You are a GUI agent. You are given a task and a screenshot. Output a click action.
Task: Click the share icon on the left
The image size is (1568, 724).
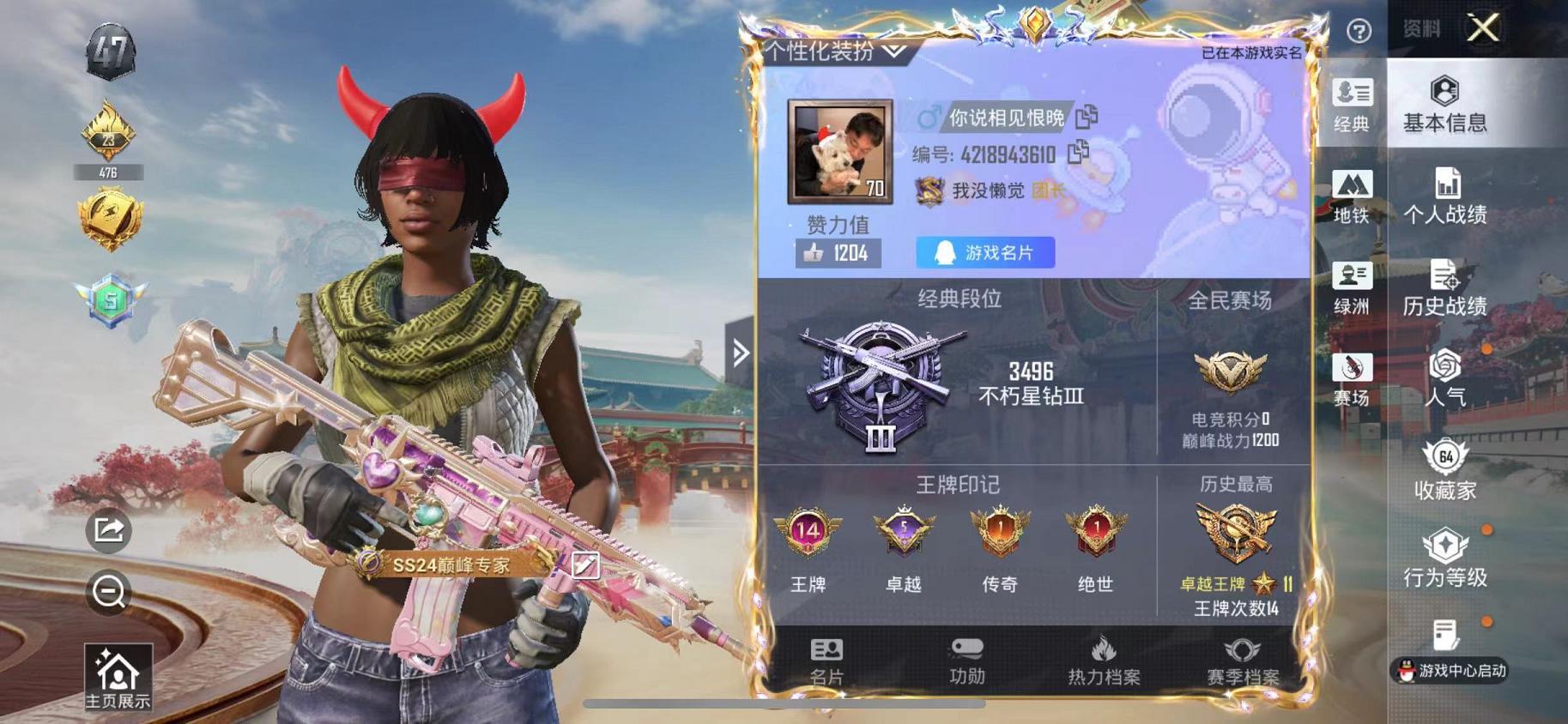pyautogui.click(x=110, y=534)
